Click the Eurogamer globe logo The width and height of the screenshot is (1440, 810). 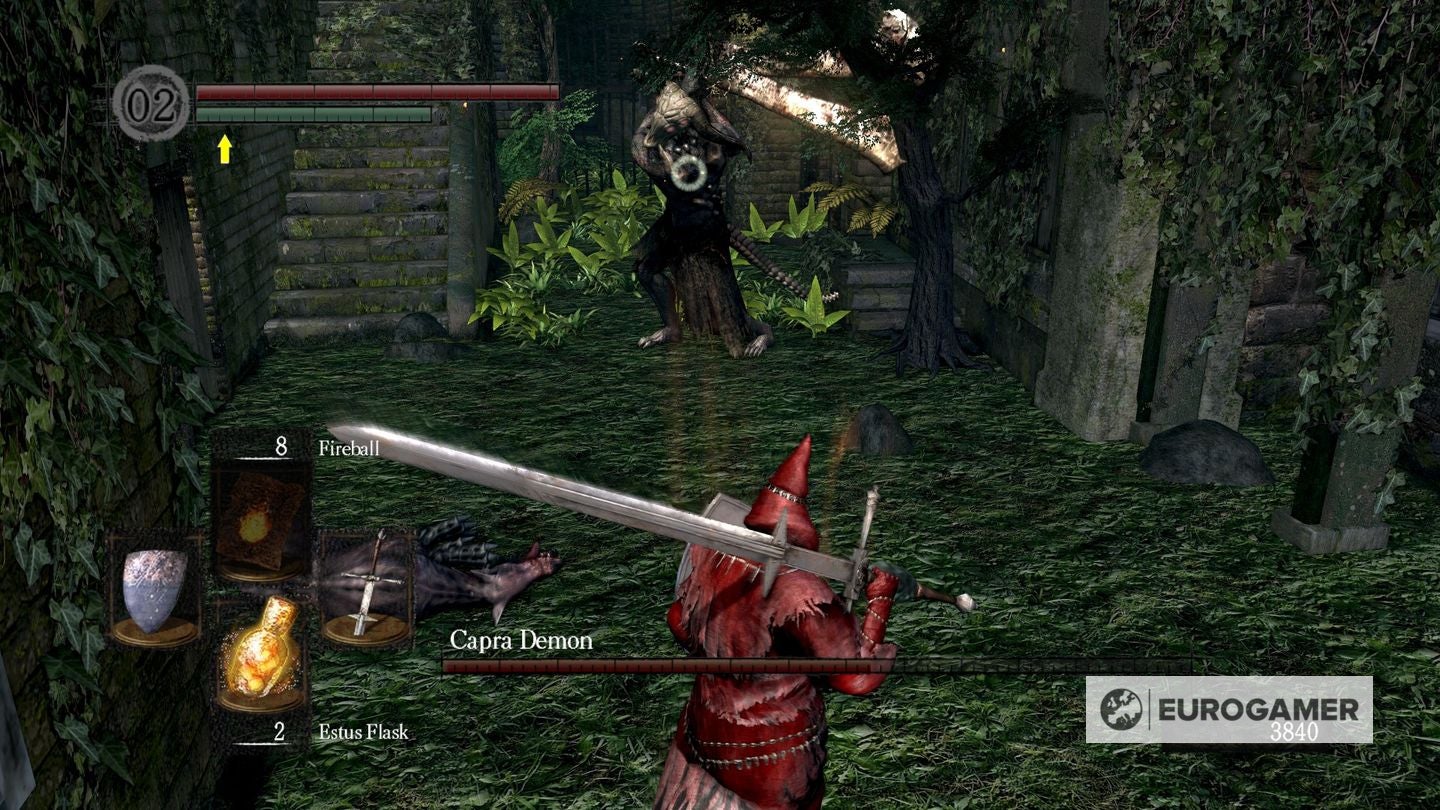pyautogui.click(x=1122, y=708)
